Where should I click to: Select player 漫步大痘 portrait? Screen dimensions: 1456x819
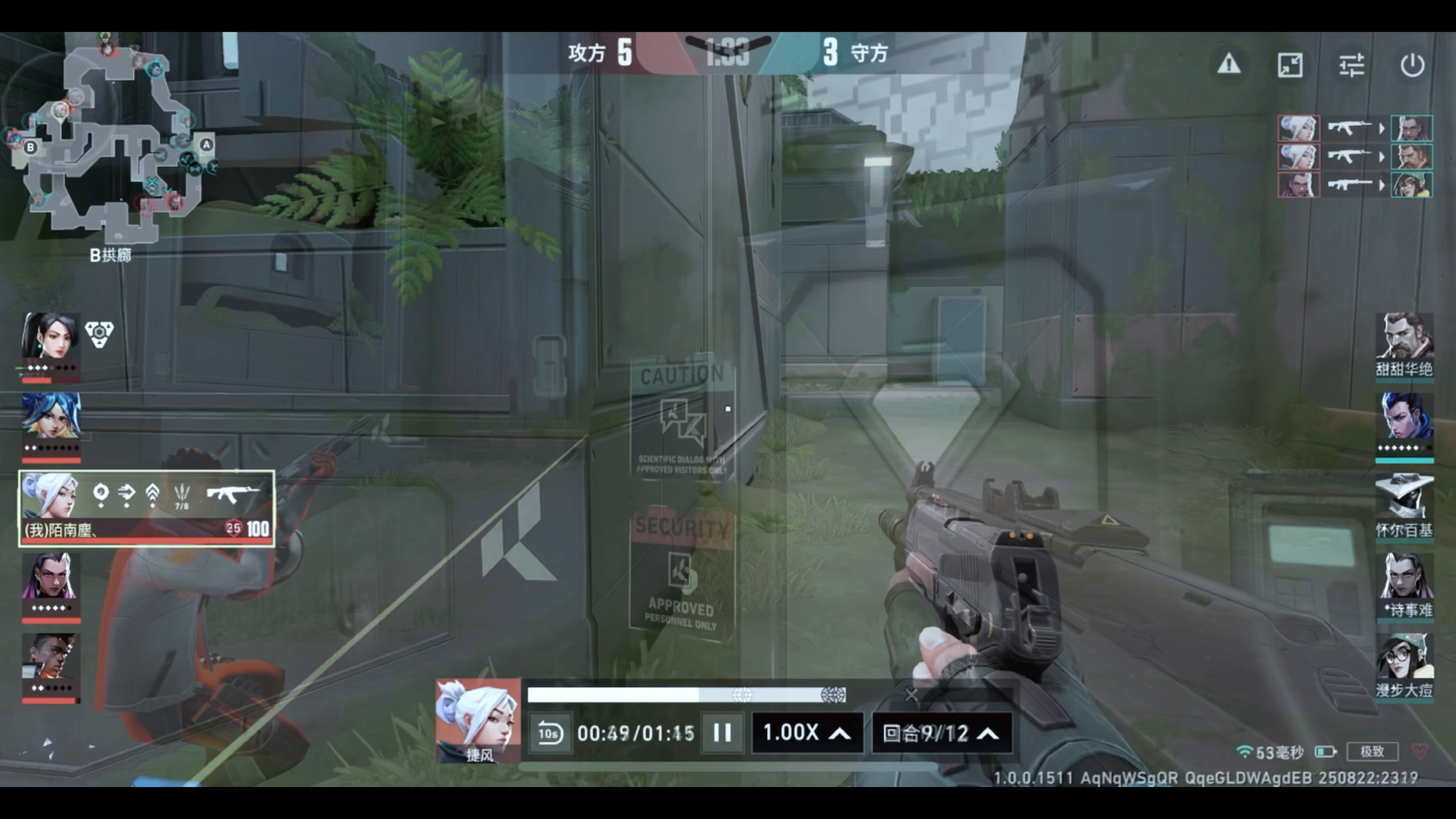[1404, 658]
